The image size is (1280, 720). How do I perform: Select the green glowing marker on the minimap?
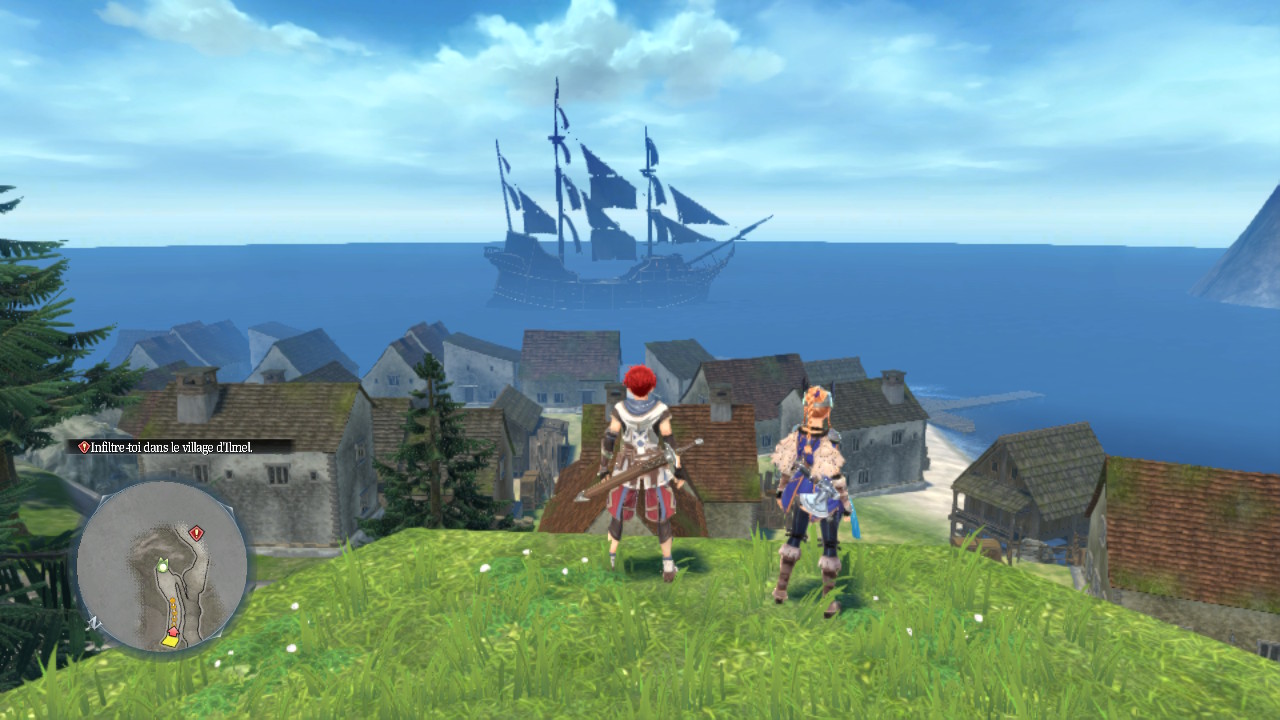(161, 565)
